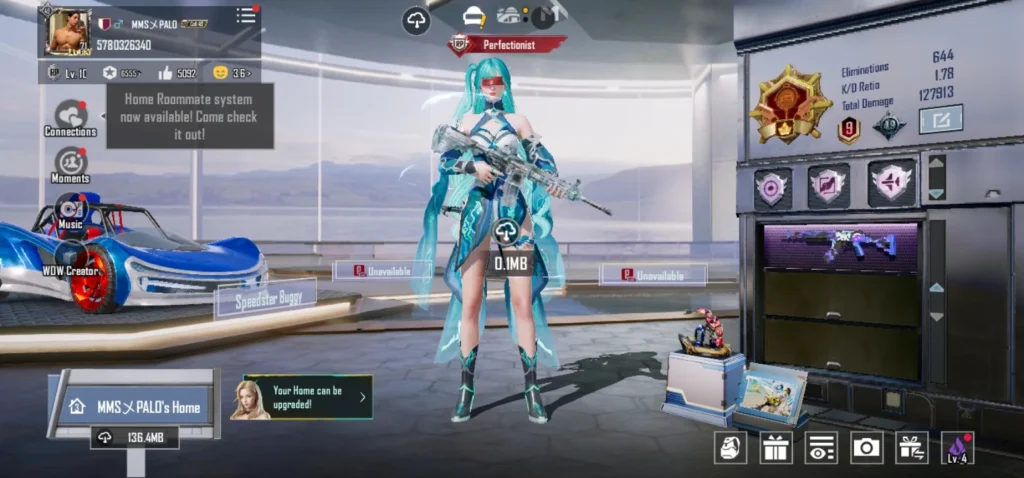This screenshot has width=1024, height=478.
Task: Tap the player avatar portrait
Action: coord(69,32)
